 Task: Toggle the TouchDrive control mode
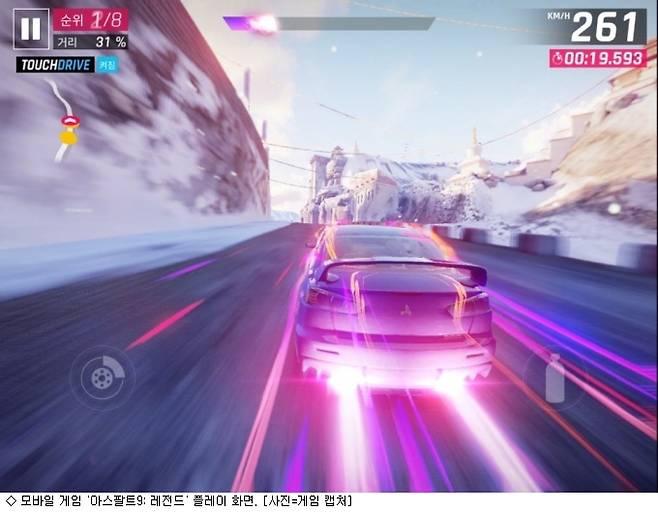click(67, 65)
